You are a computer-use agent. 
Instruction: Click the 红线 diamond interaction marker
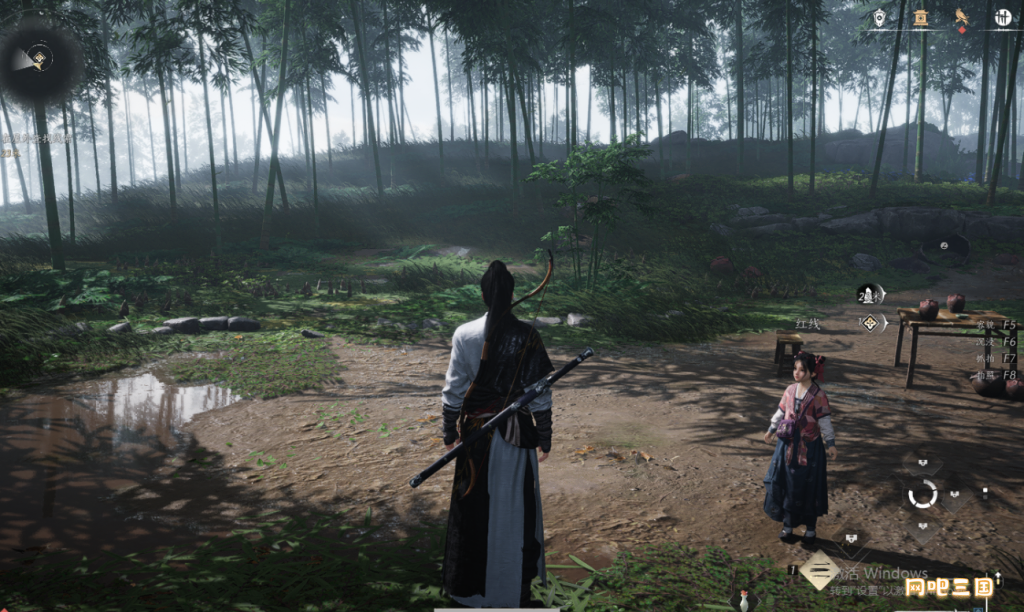click(870, 323)
